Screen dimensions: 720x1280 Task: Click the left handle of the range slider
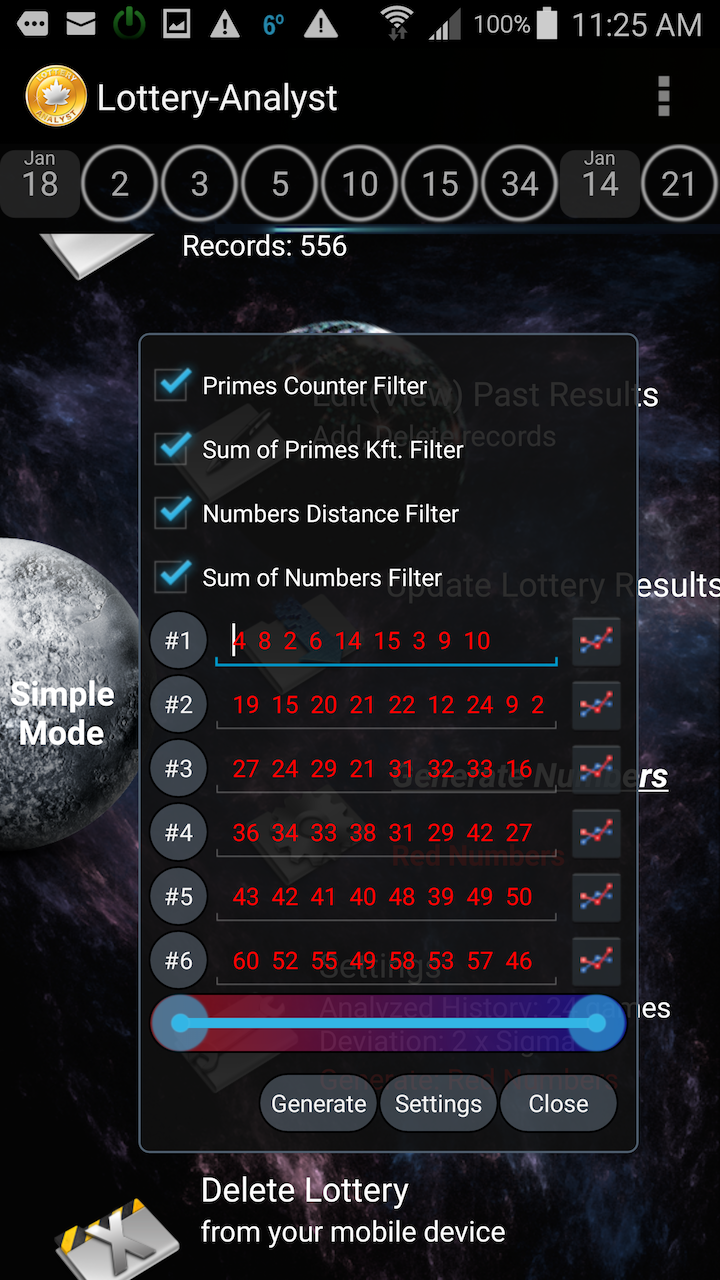[181, 1023]
